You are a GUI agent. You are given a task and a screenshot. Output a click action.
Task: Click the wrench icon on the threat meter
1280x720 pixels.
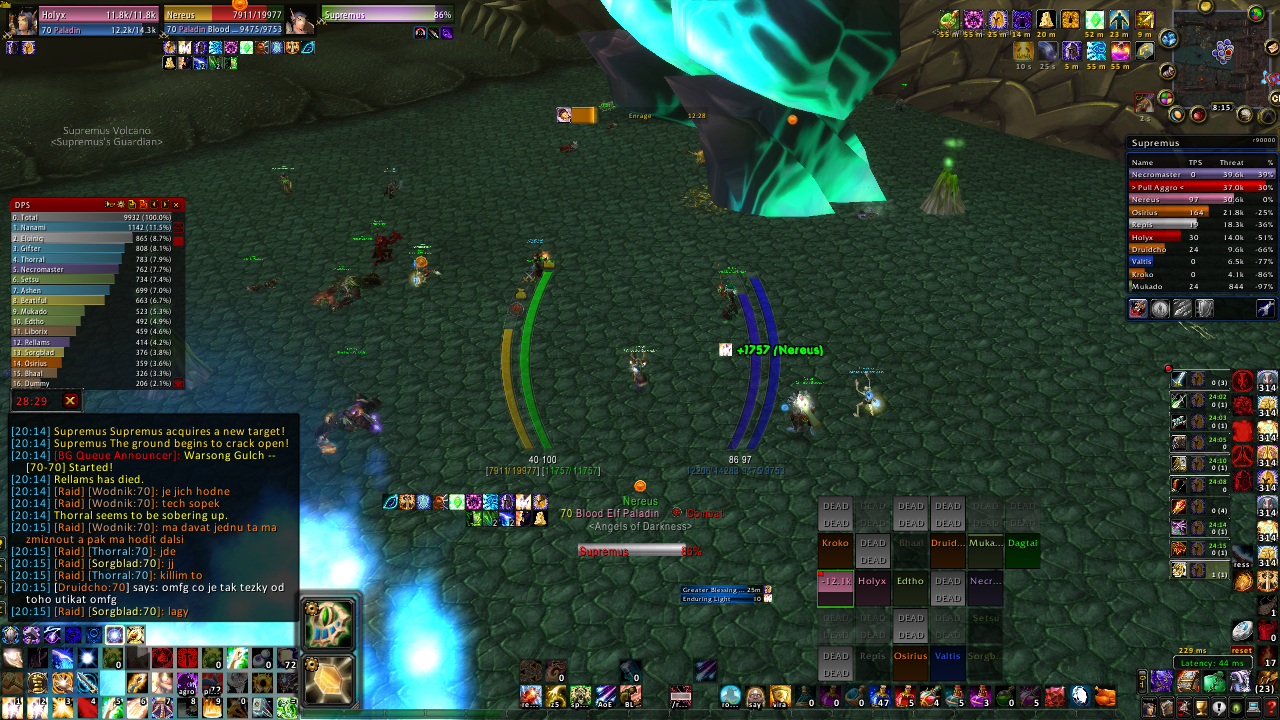(x=1265, y=309)
